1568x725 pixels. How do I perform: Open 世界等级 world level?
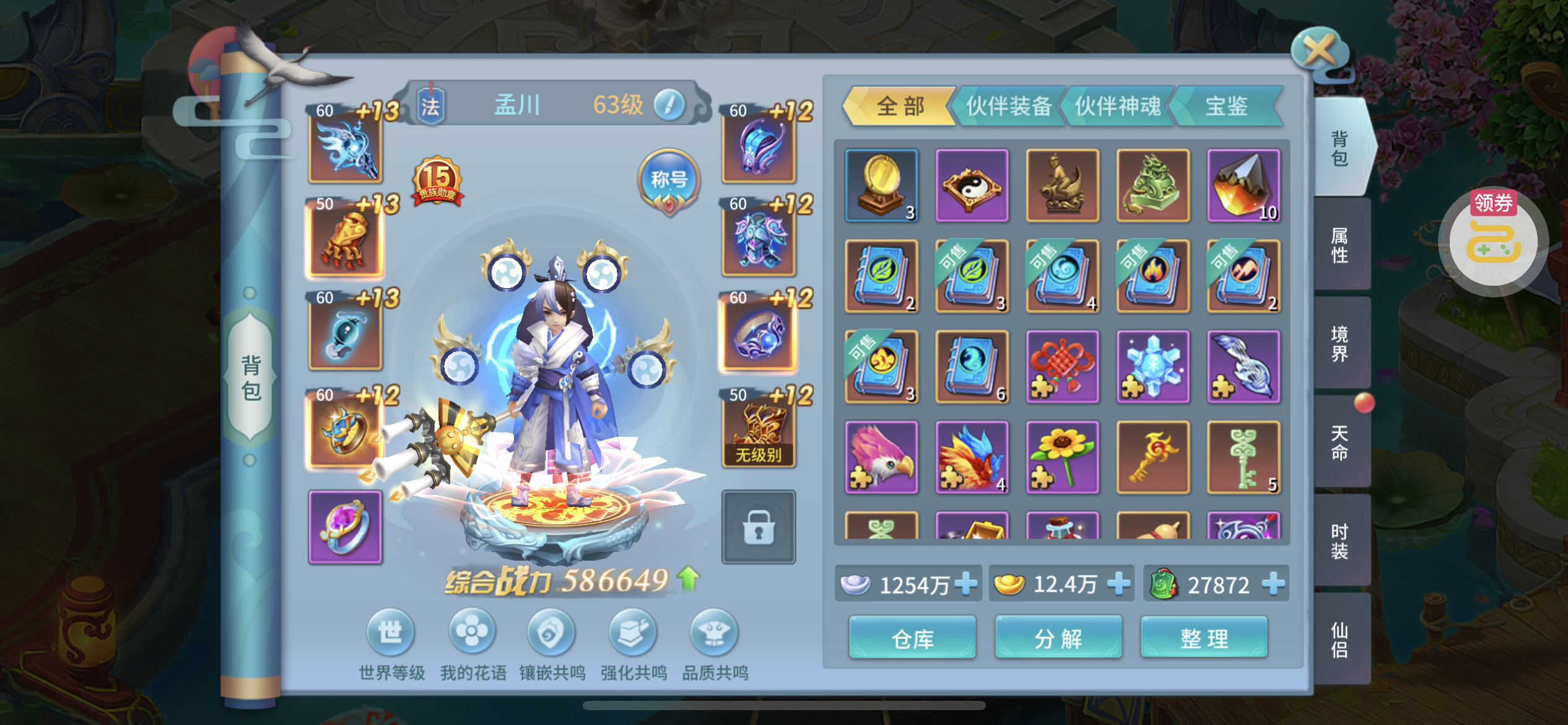[391, 633]
